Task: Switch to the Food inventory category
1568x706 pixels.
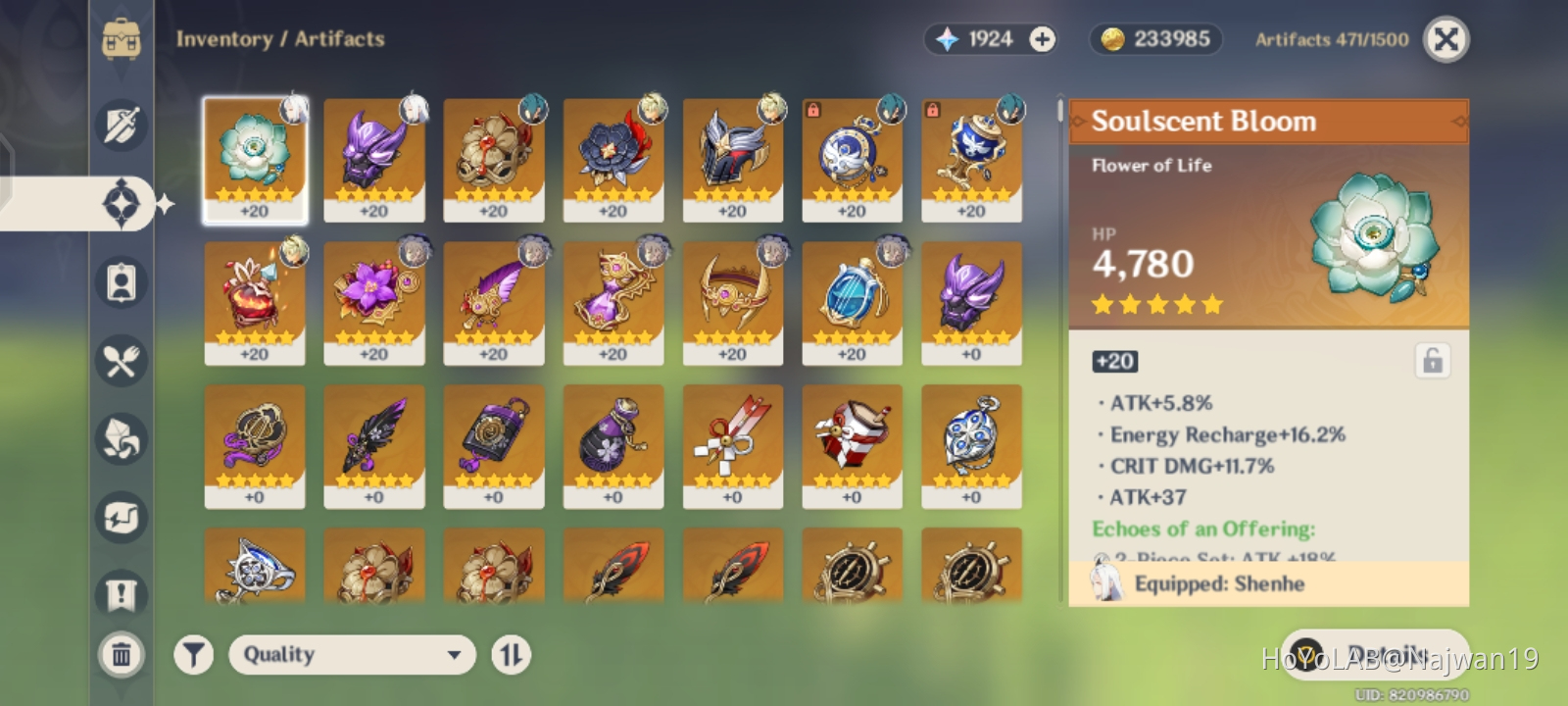Action: [121, 361]
